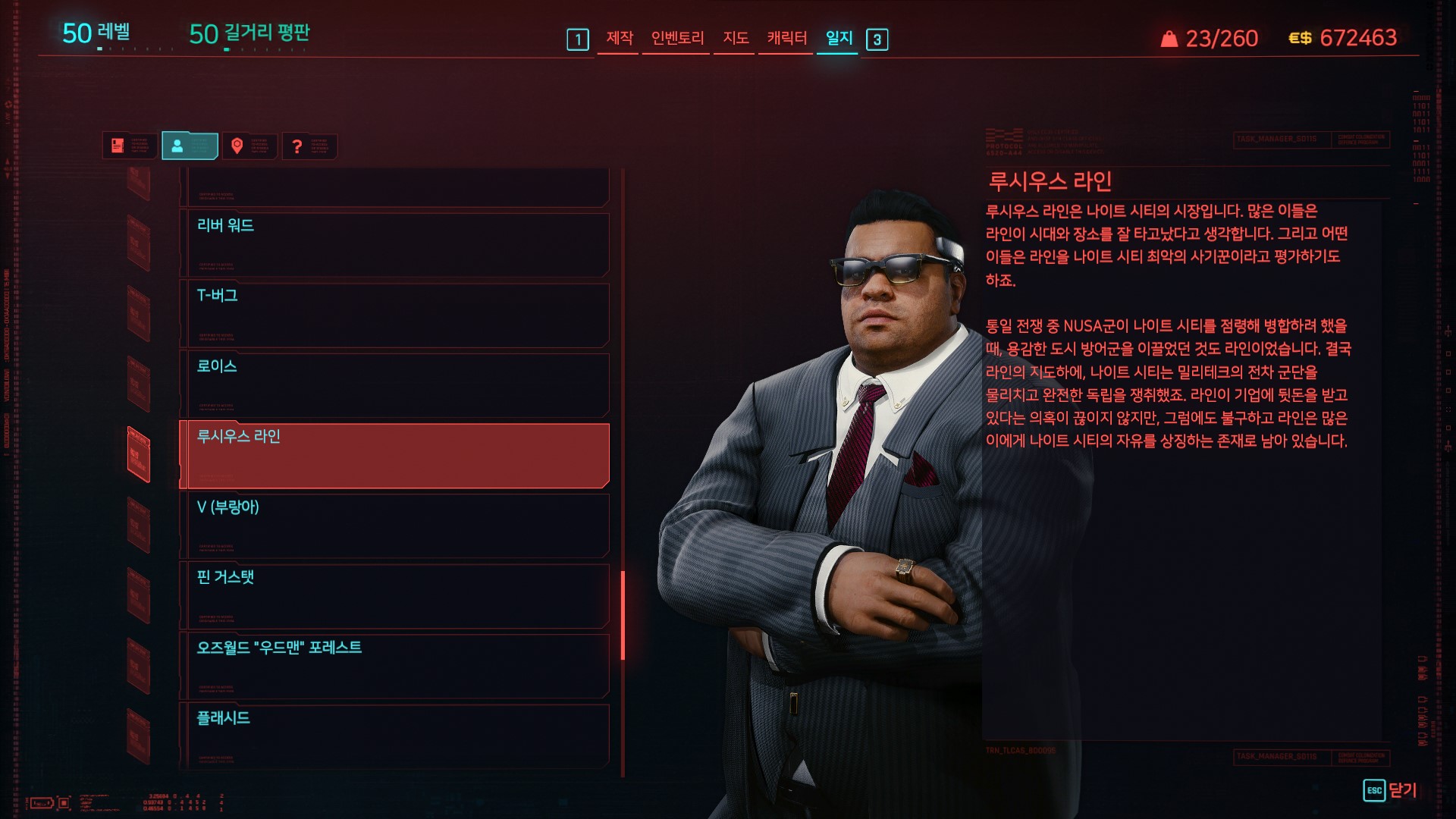The height and width of the screenshot is (819, 1456).
Task: Open the 제작 crafting tab
Action: [619, 38]
